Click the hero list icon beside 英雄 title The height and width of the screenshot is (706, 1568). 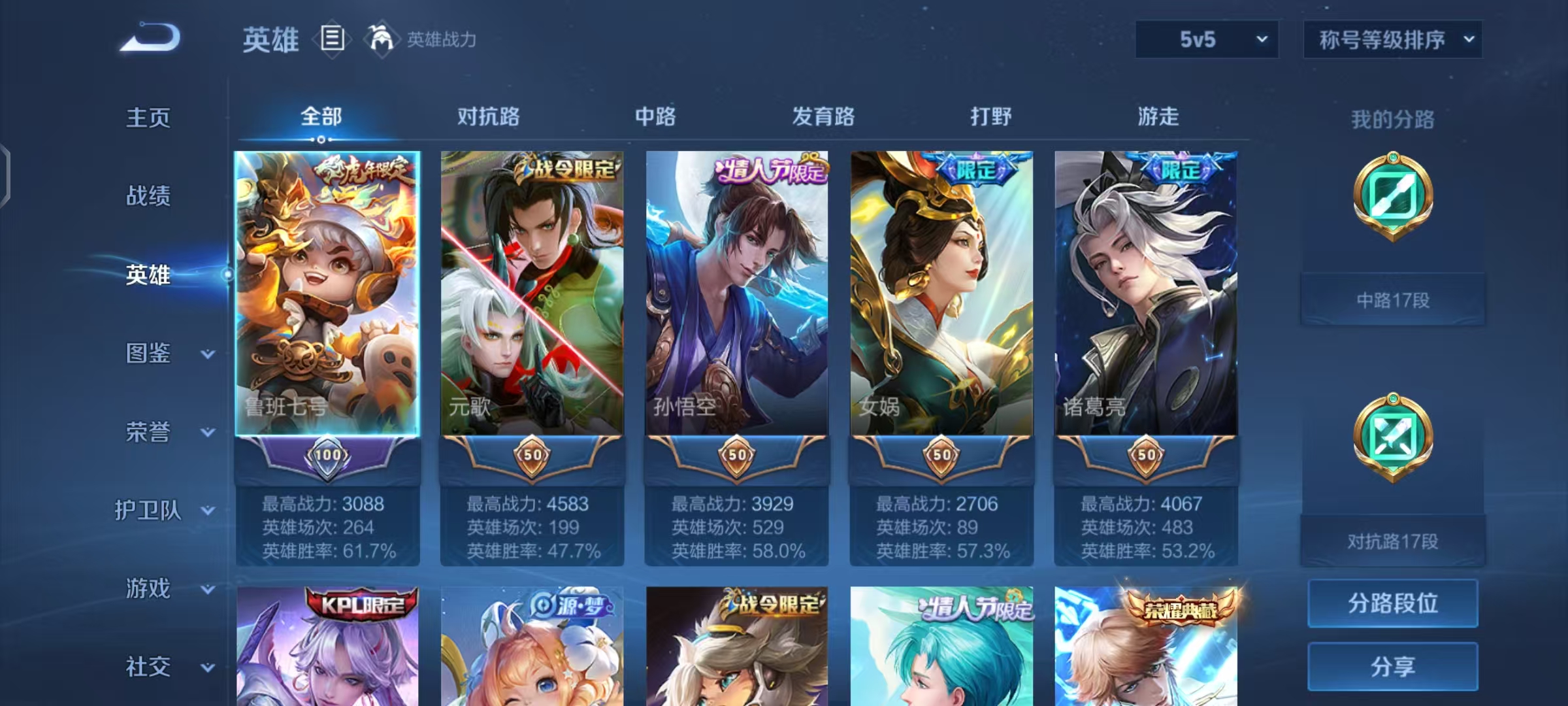(332, 41)
